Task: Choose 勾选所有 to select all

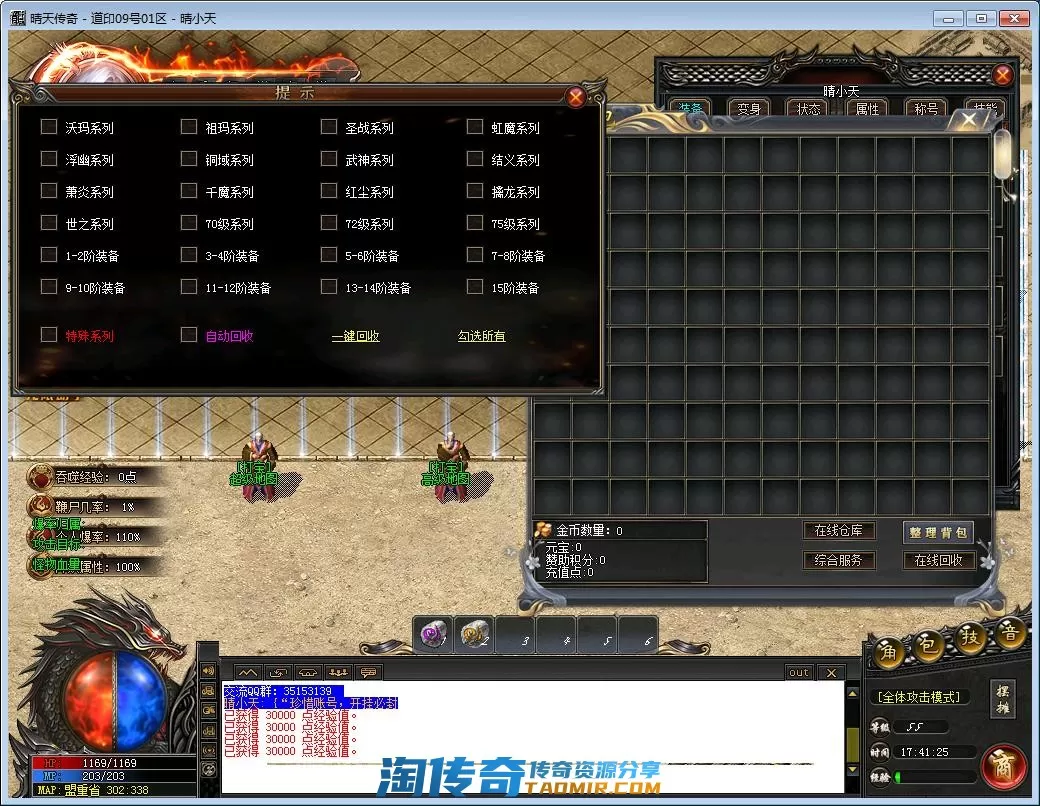Action: (482, 337)
